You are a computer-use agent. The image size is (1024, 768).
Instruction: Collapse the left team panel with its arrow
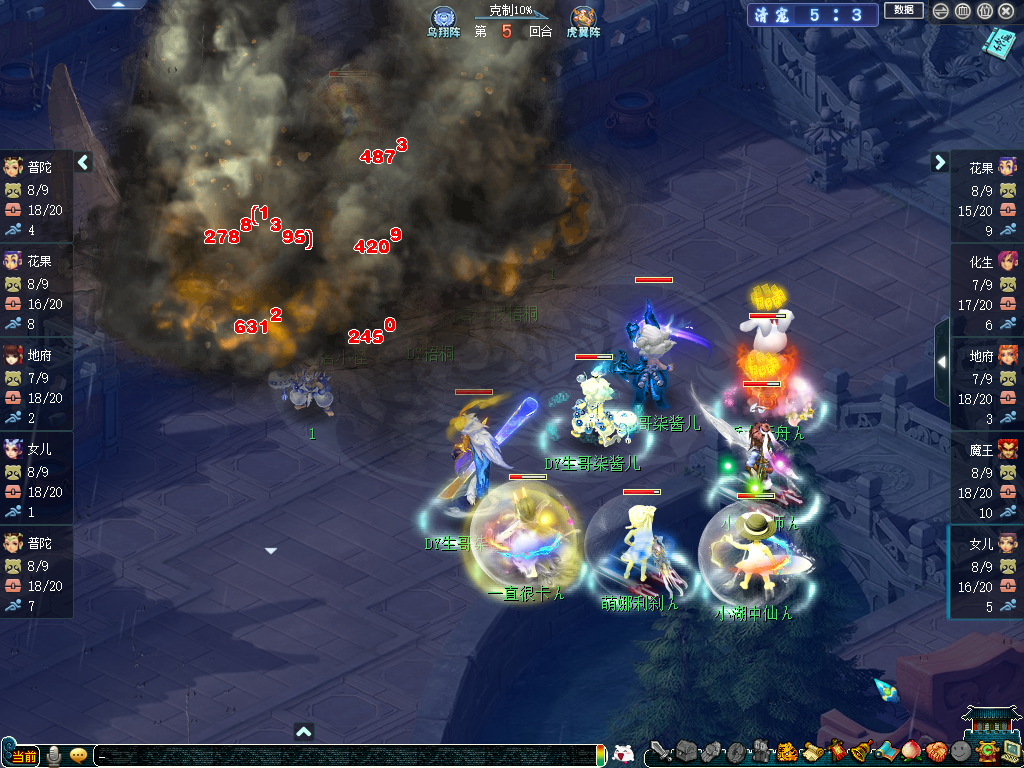[84, 162]
